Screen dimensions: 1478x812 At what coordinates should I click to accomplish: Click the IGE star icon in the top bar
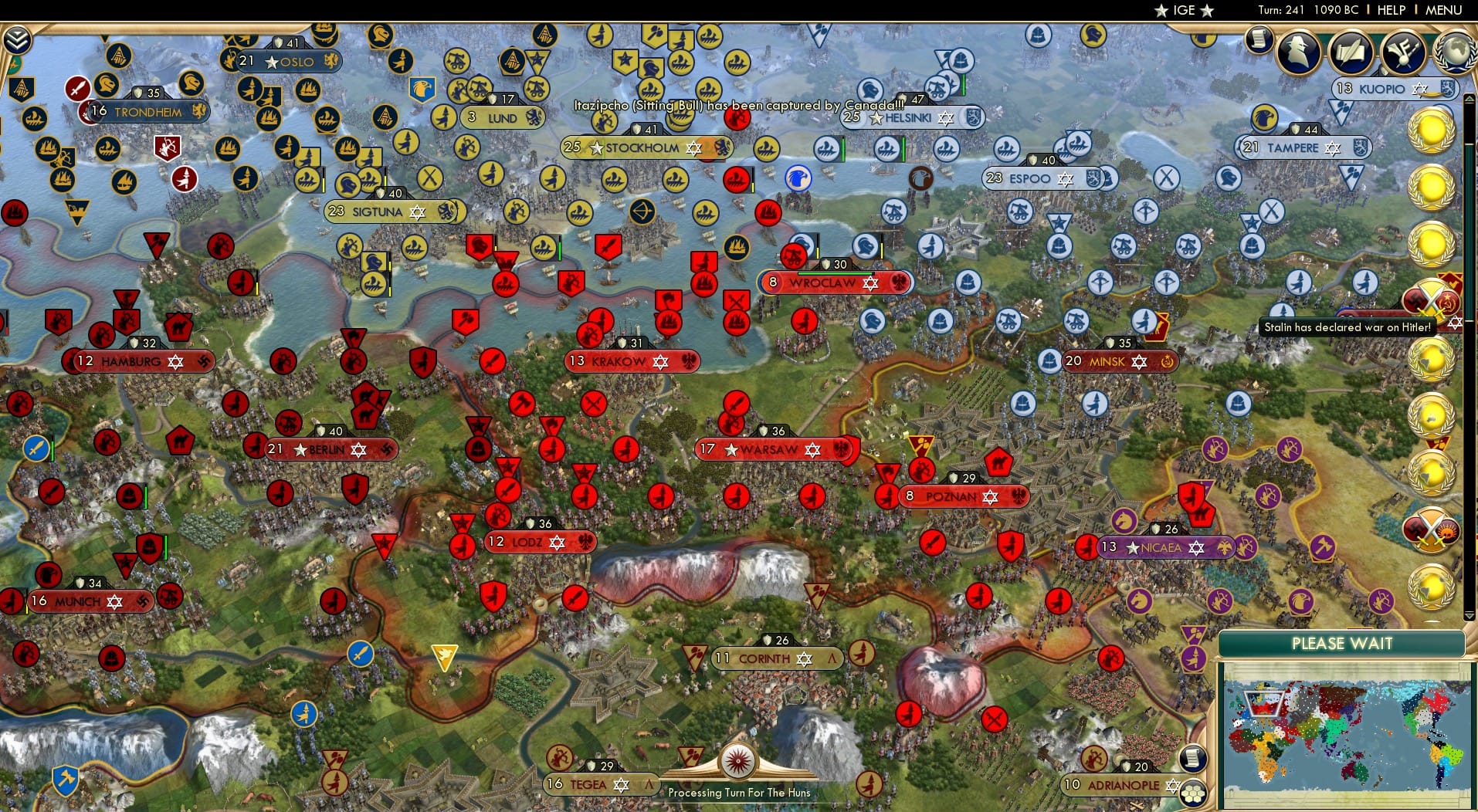1162,10
